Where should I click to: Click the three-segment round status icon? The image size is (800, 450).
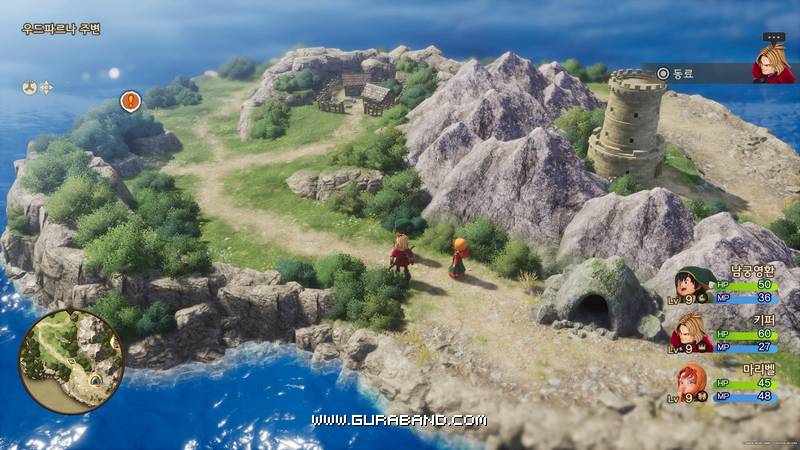[x=29, y=87]
